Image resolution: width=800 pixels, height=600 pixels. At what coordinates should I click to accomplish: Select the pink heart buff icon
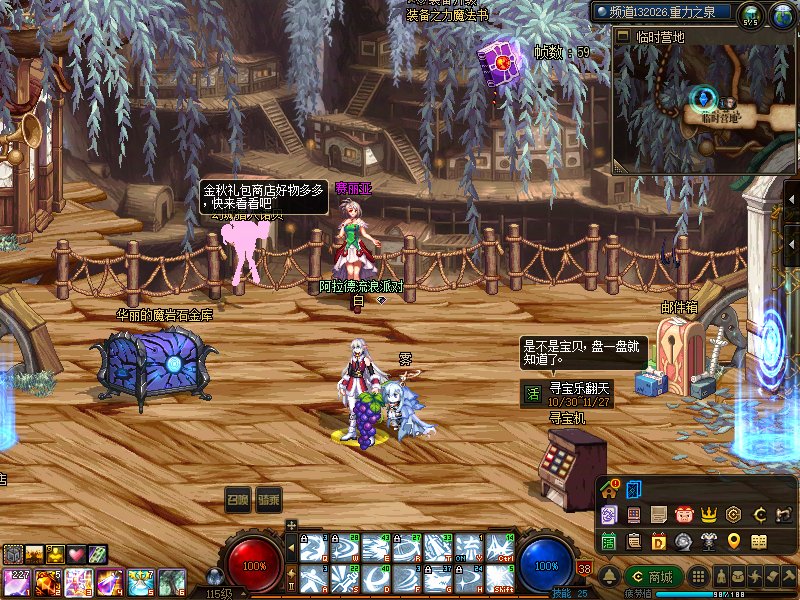point(75,554)
